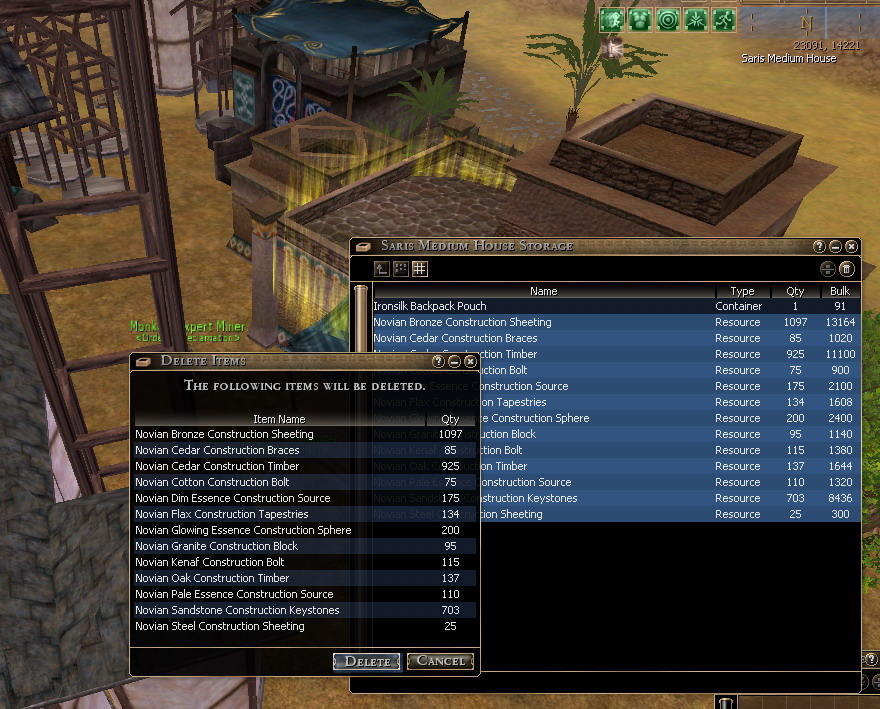Click the trash can delete icon in storage
Viewport: 880px width, 709px height.
pyautogui.click(x=846, y=269)
